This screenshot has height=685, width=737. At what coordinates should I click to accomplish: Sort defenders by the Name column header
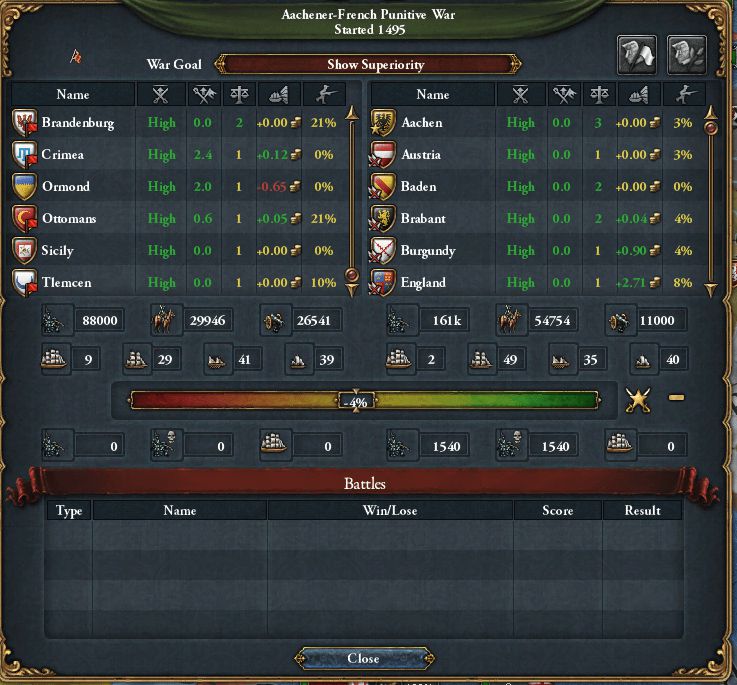[432, 94]
